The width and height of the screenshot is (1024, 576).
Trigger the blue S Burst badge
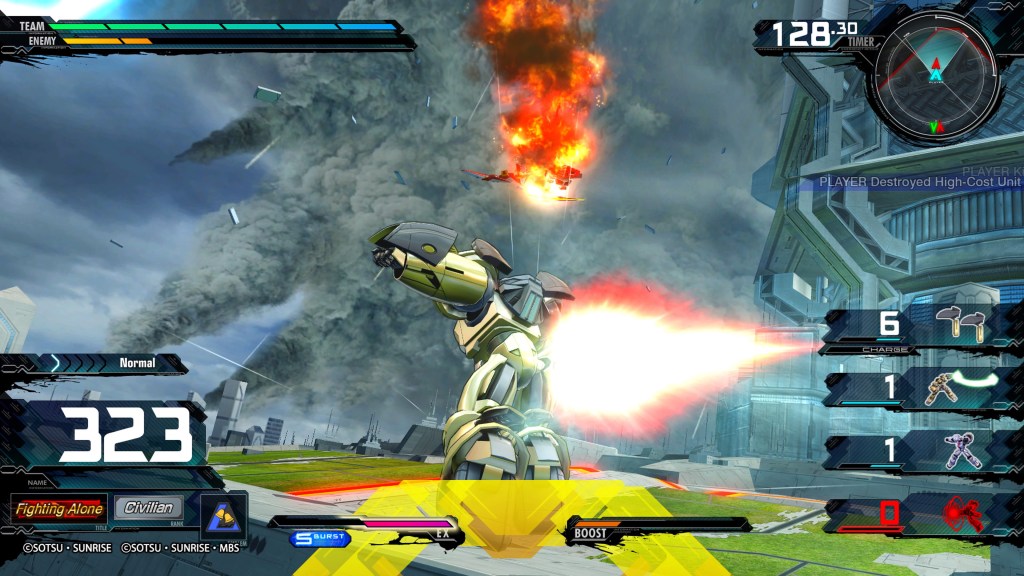[320, 538]
